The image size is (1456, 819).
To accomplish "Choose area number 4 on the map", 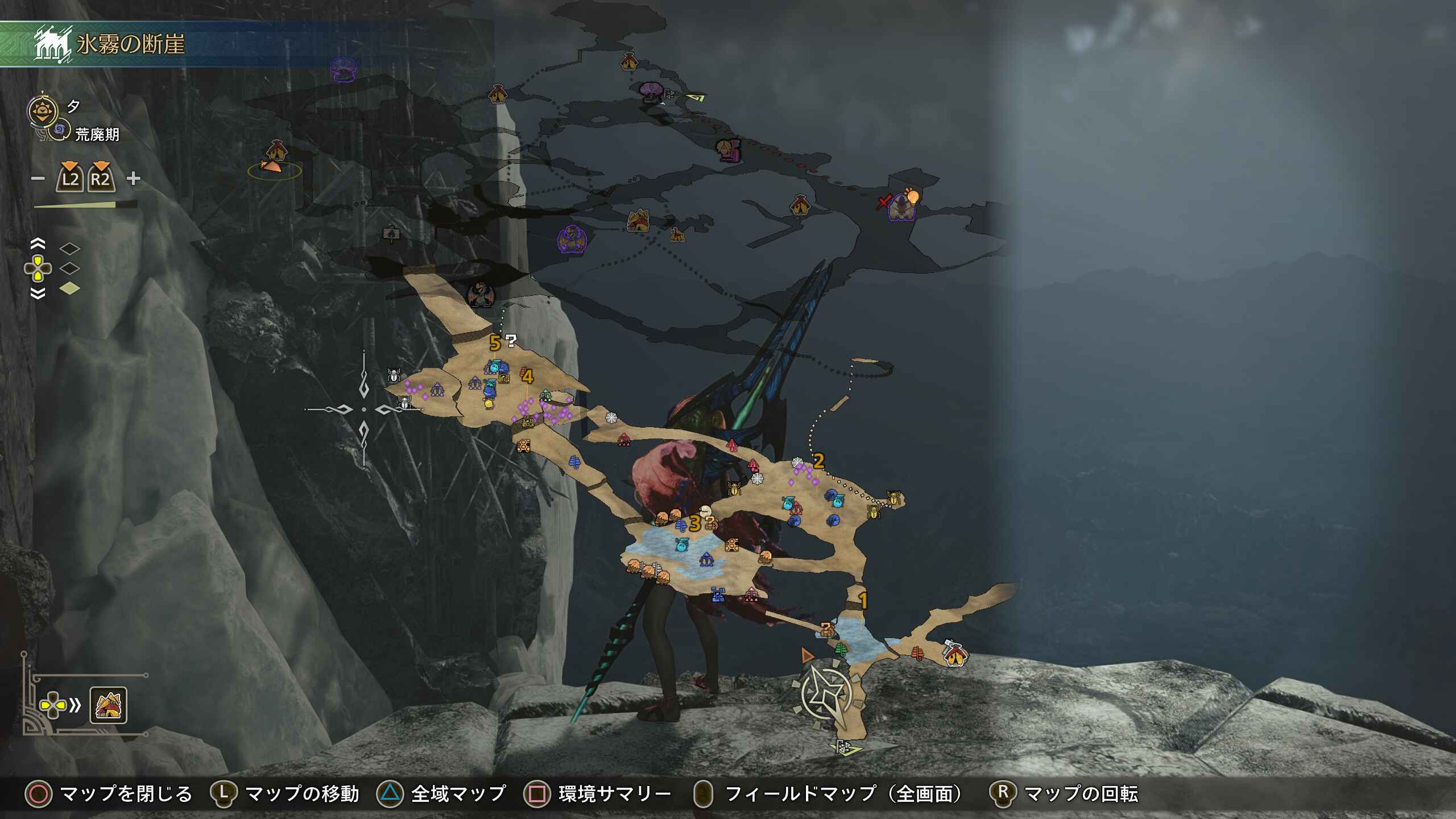I will coord(528,377).
